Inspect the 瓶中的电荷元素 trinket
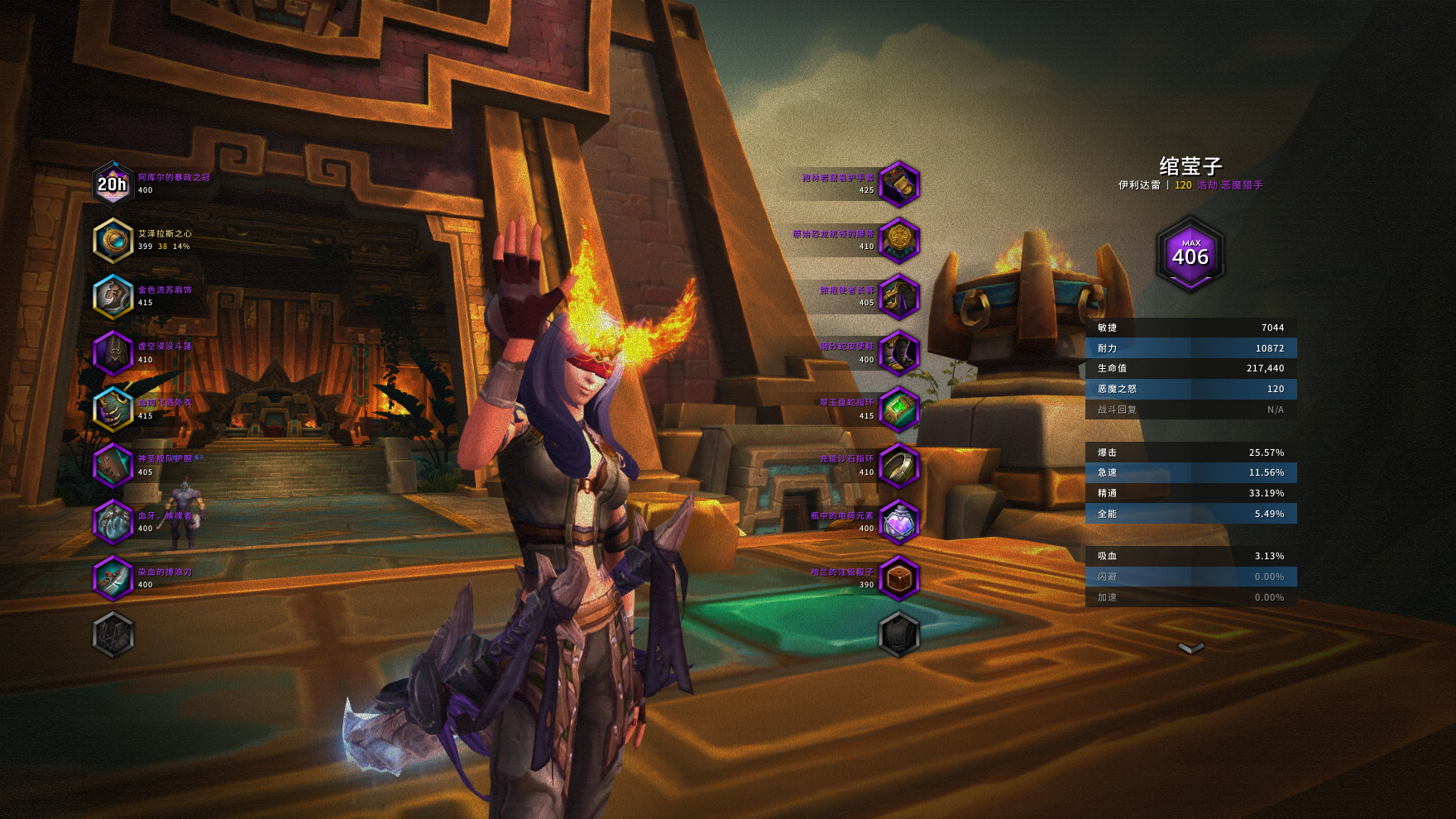Viewport: 1456px width, 819px height. (898, 522)
